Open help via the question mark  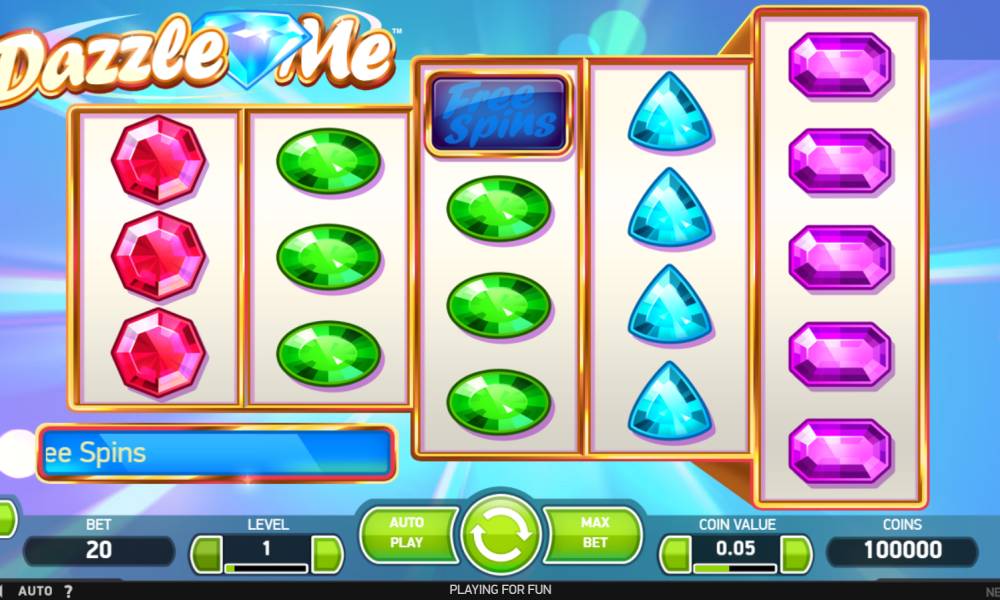[x=68, y=591]
